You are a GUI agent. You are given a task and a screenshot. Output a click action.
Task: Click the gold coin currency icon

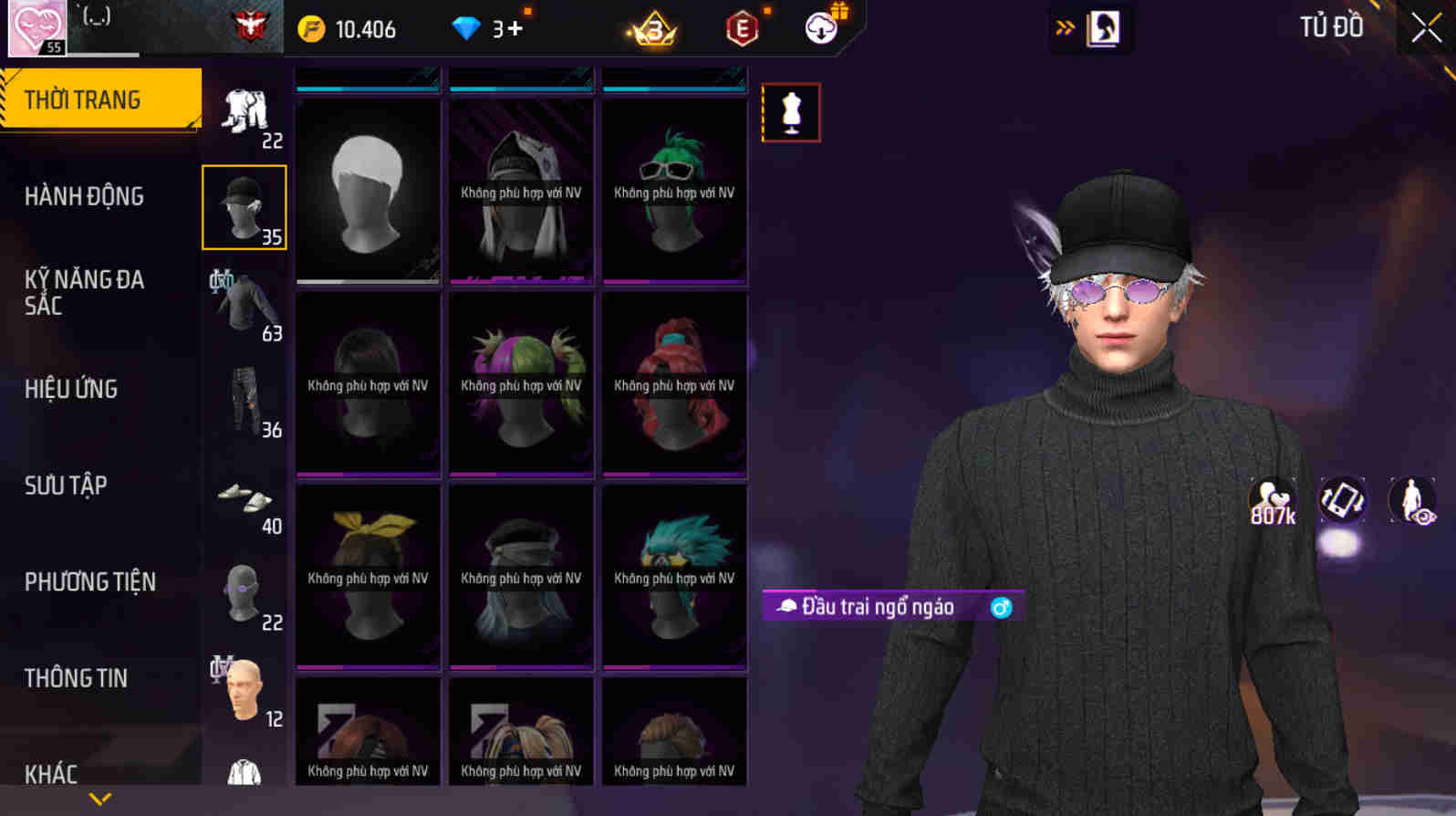pyautogui.click(x=311, y=28)
